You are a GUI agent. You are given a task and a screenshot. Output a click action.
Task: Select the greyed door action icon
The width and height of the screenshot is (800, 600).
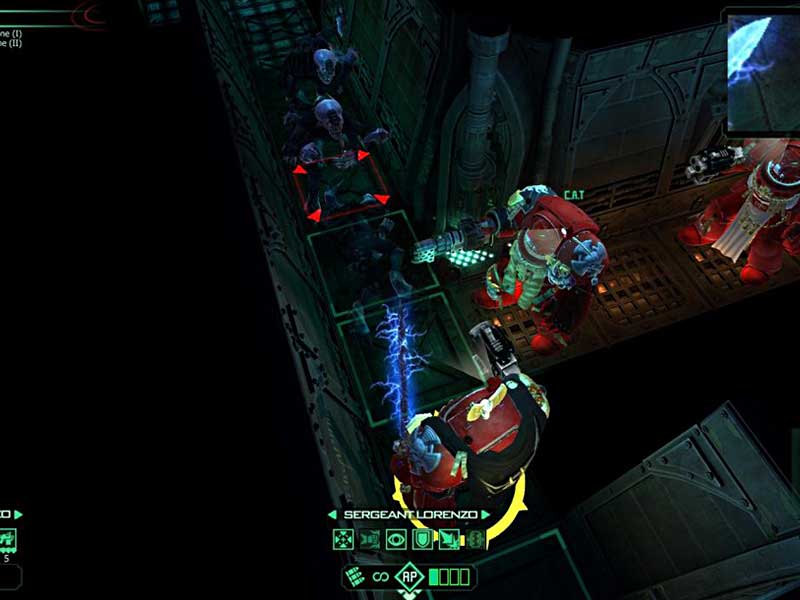369,540
